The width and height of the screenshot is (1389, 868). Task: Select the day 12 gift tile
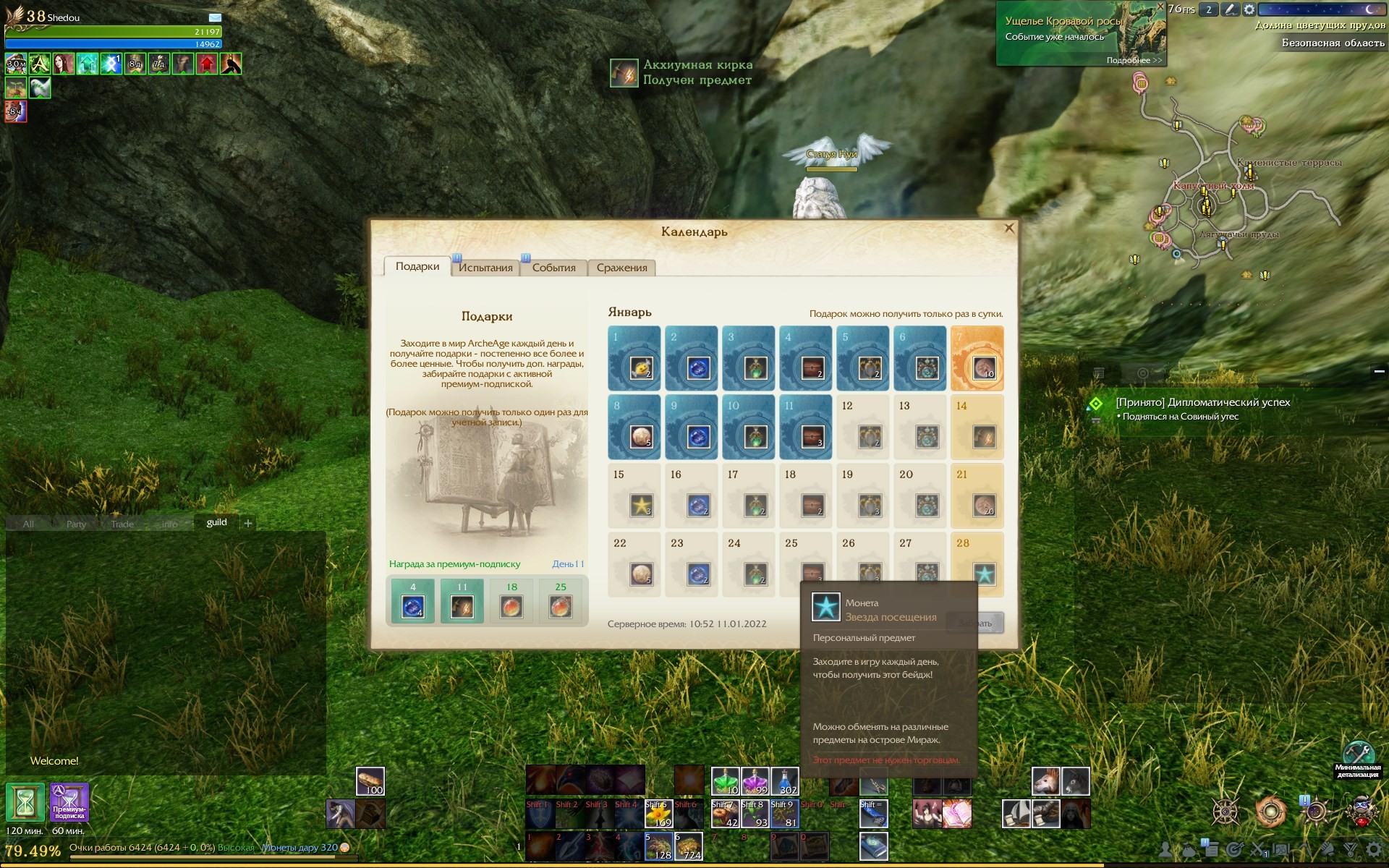coord(862,427)
